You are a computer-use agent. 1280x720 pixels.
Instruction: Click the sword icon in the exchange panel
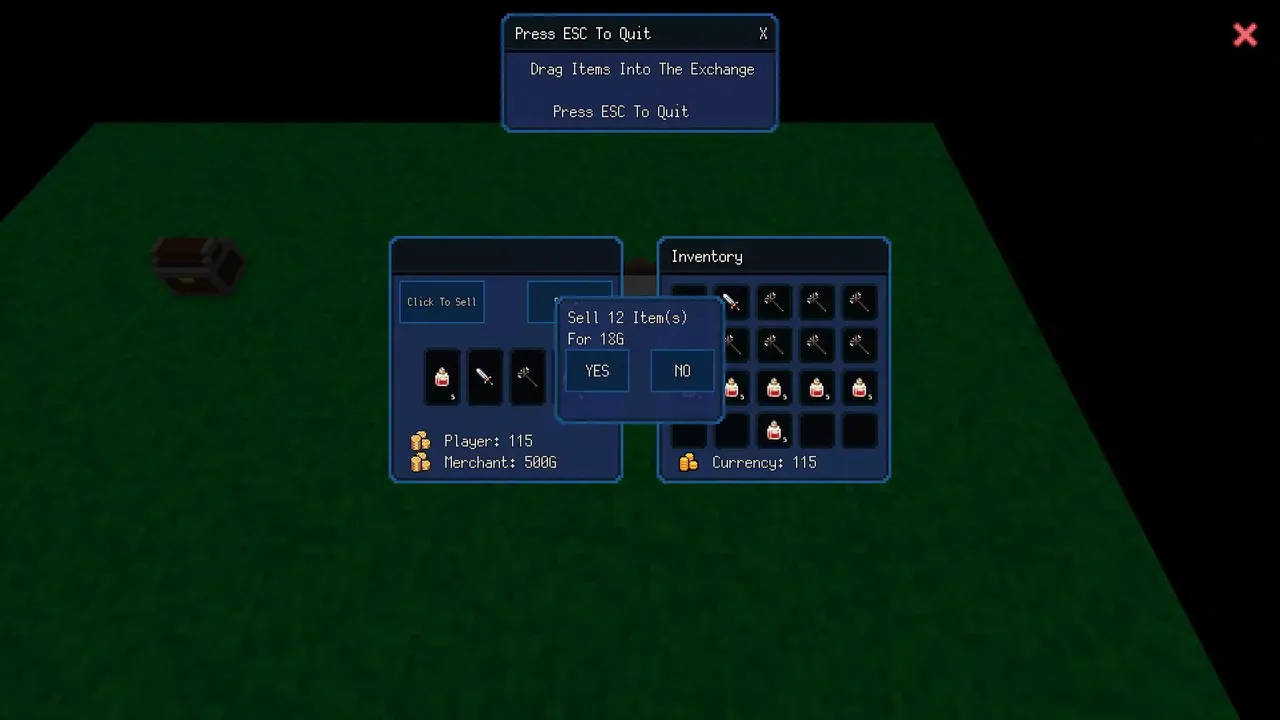coord(485,377)
